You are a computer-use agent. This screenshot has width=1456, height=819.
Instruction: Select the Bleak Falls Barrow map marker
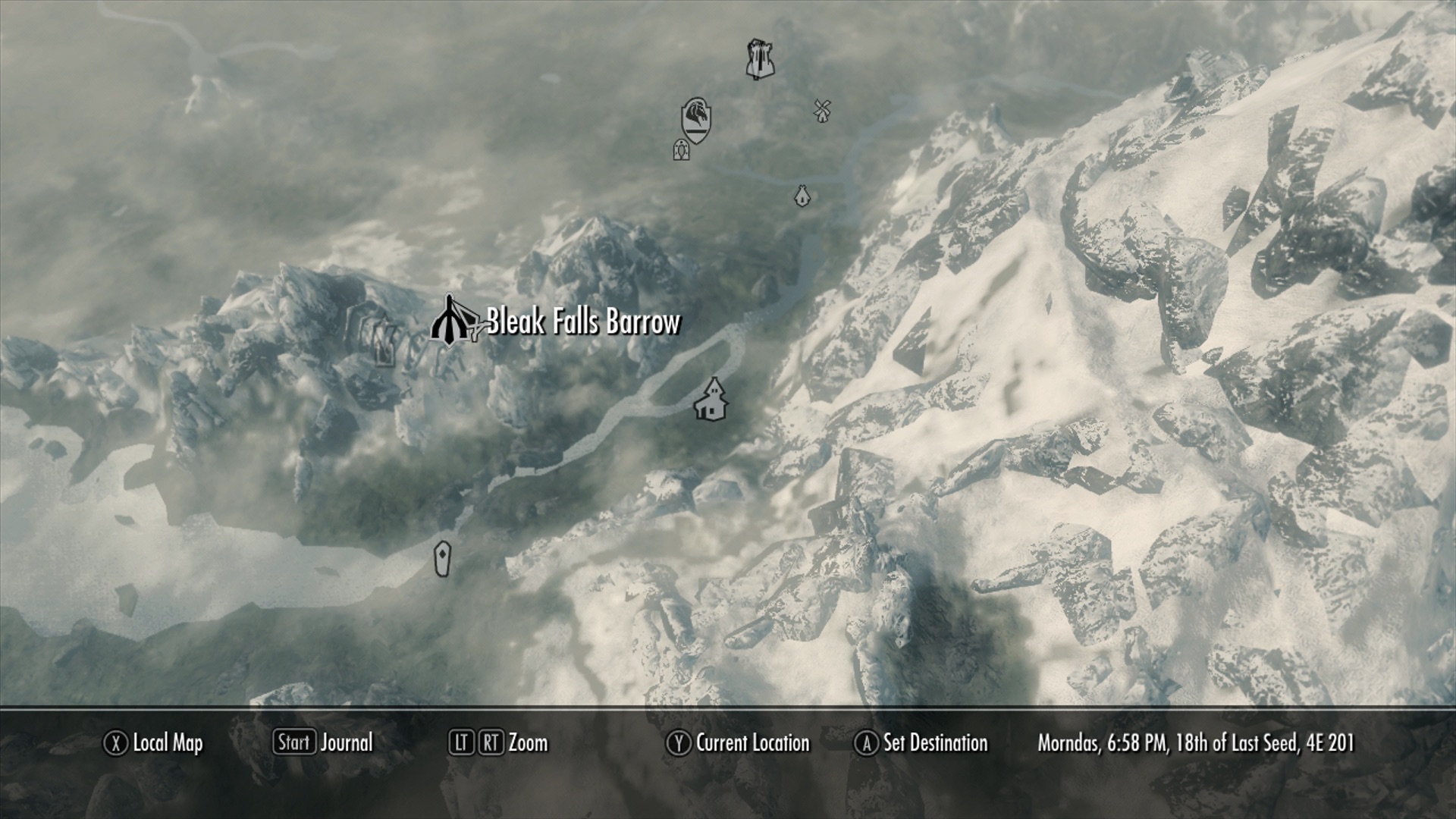click(x=450, y=322)
